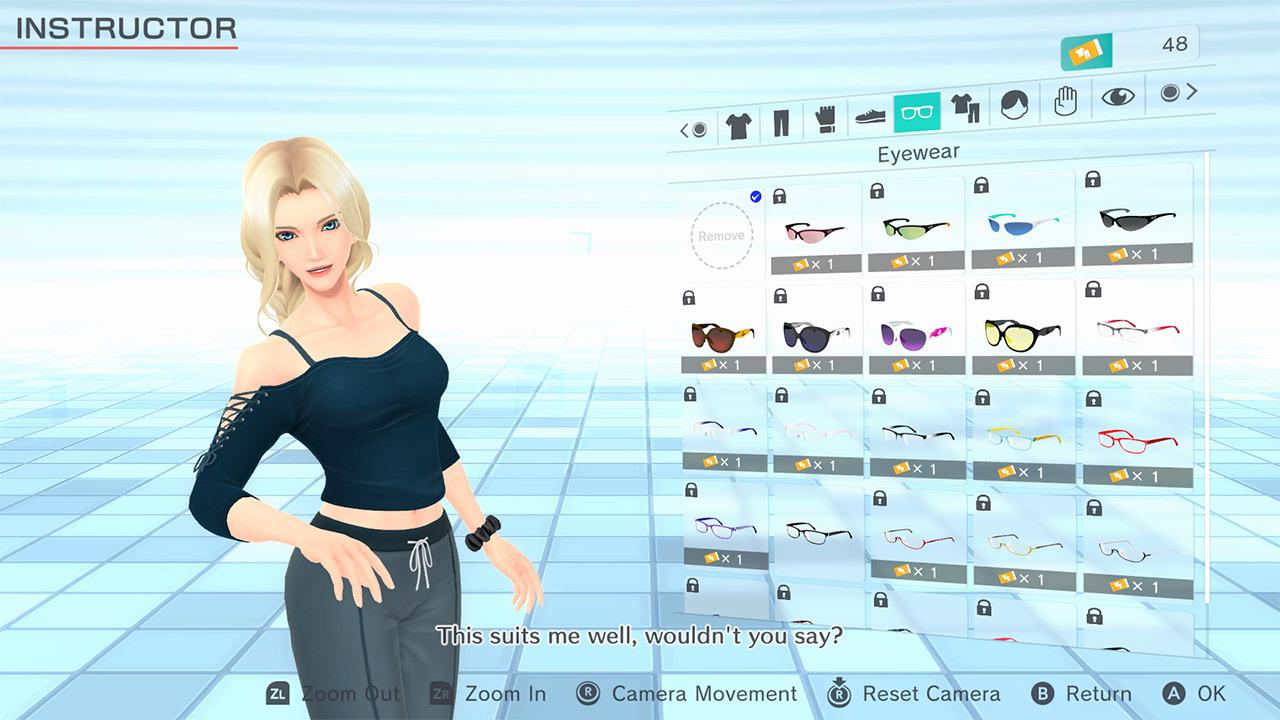The image size is (1280, 720).
Task: Pick the red-framed glasses
Action: coord(1135,437)
